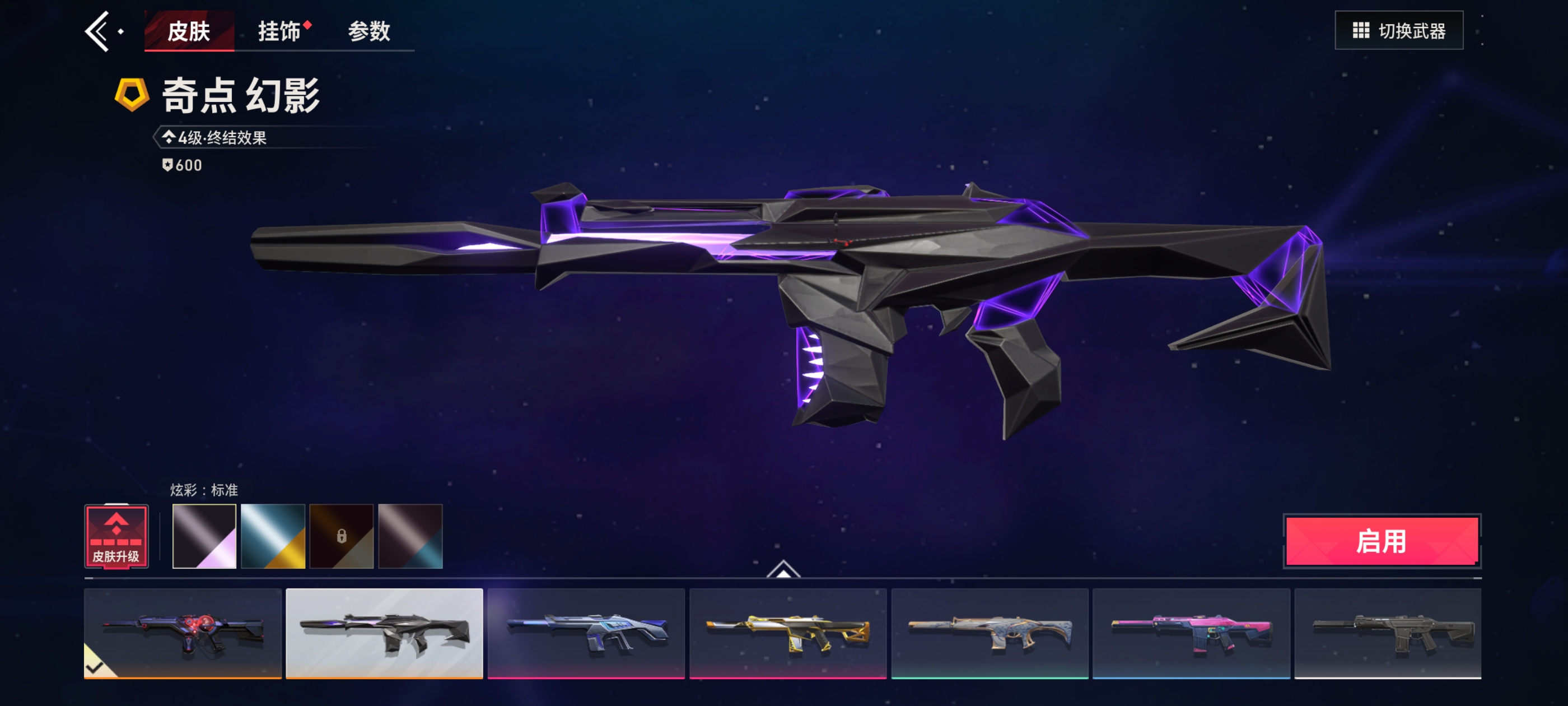Pick the dark maroon and teal chroma swatch
Viewport: 1568px width, 706px height.
(x=410, y=536)
